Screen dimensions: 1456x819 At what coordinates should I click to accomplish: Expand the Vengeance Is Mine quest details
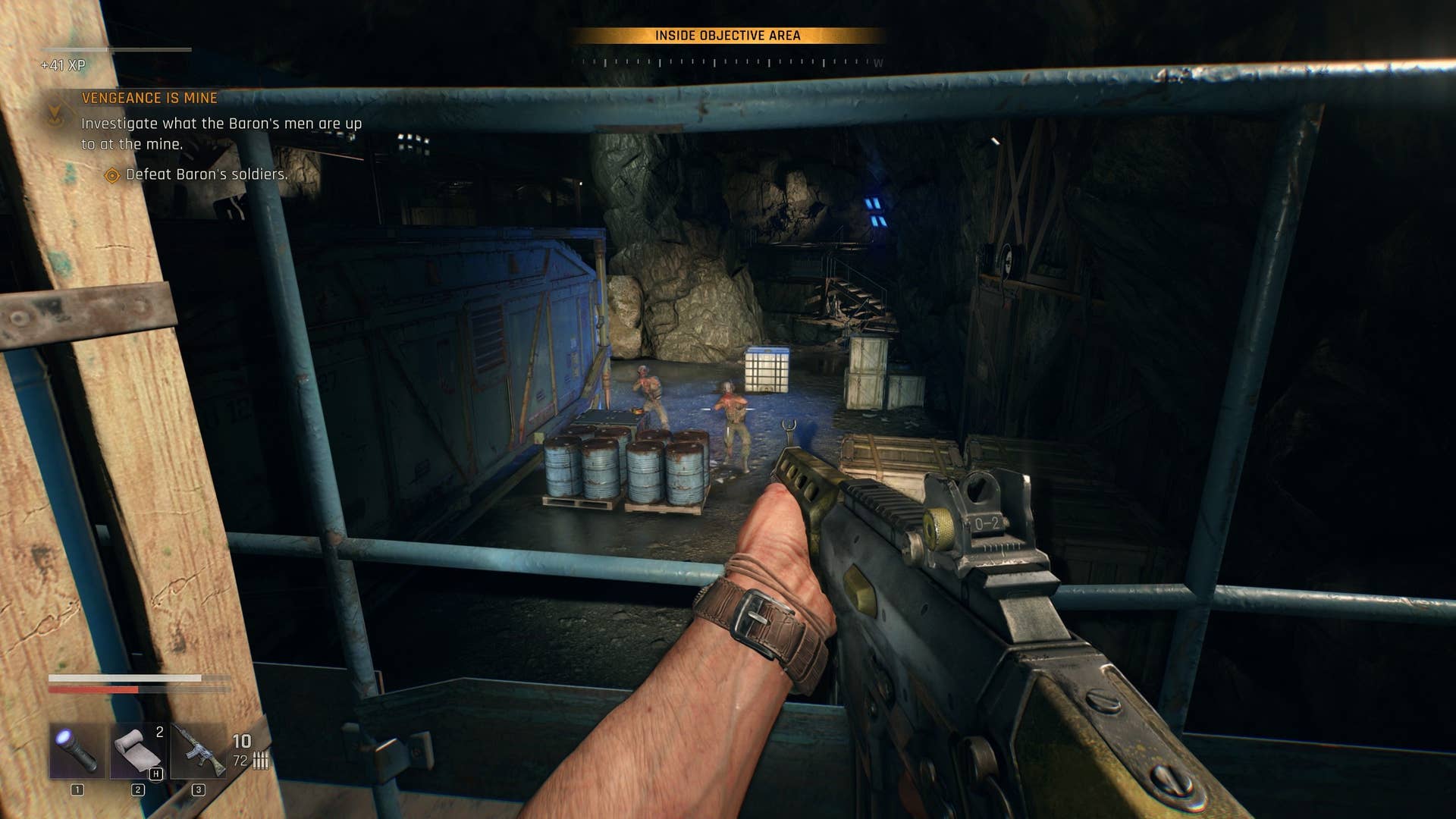pyautogui.click(x=149, y=97)
